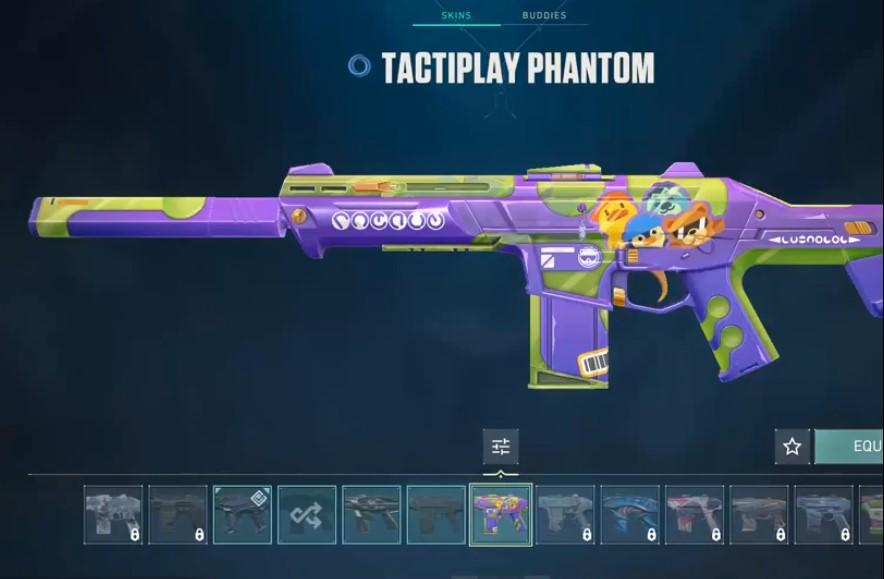Select the purple Tactiplay Phantom thumbnail
This screenshot has height=579, width=884.
500,515
